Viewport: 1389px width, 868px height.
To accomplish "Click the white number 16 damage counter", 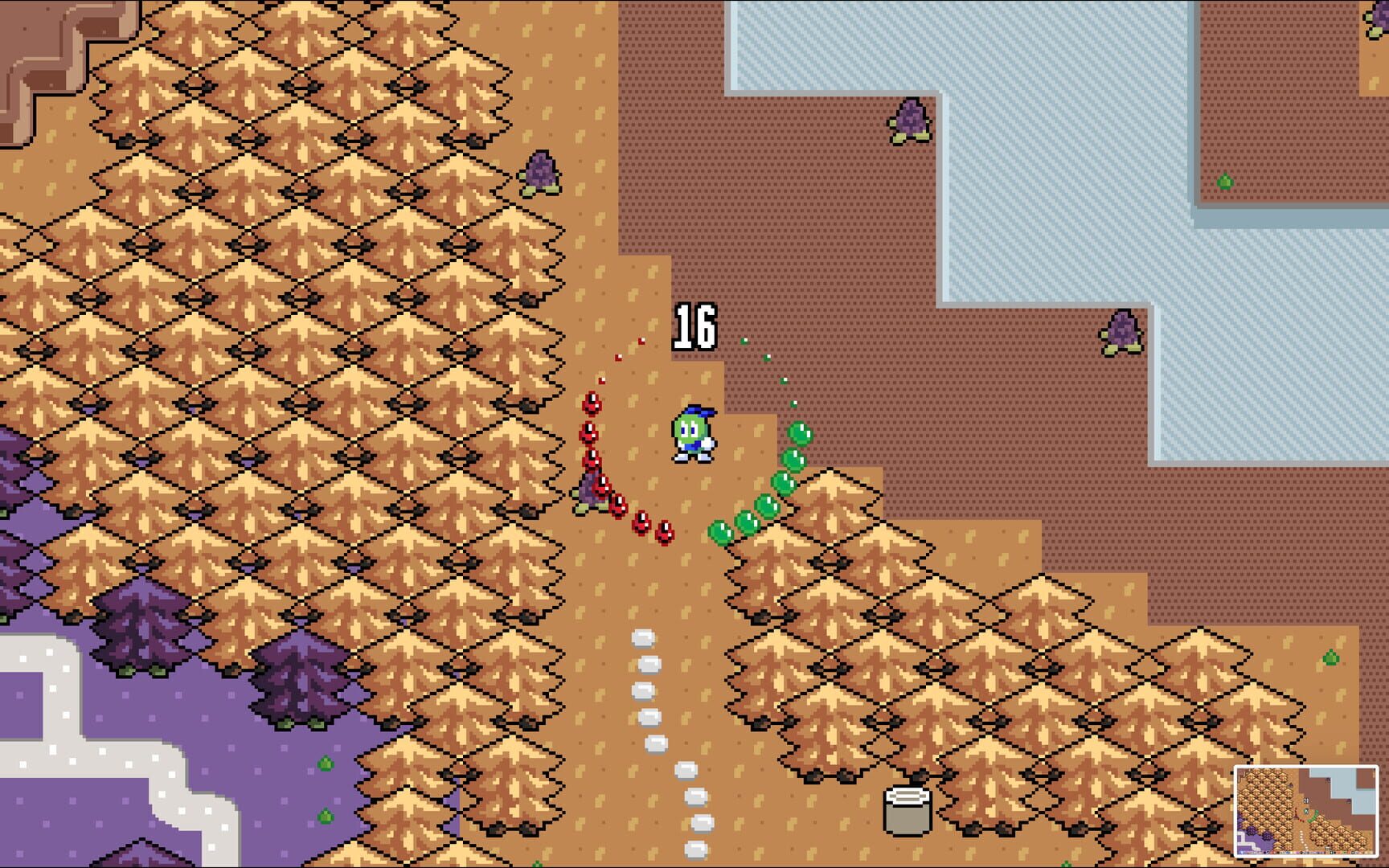I will click(x=695, y=324).
